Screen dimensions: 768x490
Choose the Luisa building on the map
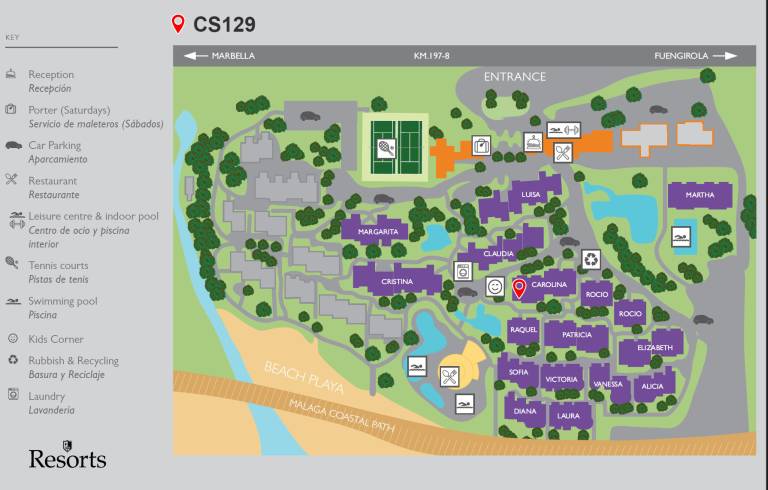coord(531,195)
